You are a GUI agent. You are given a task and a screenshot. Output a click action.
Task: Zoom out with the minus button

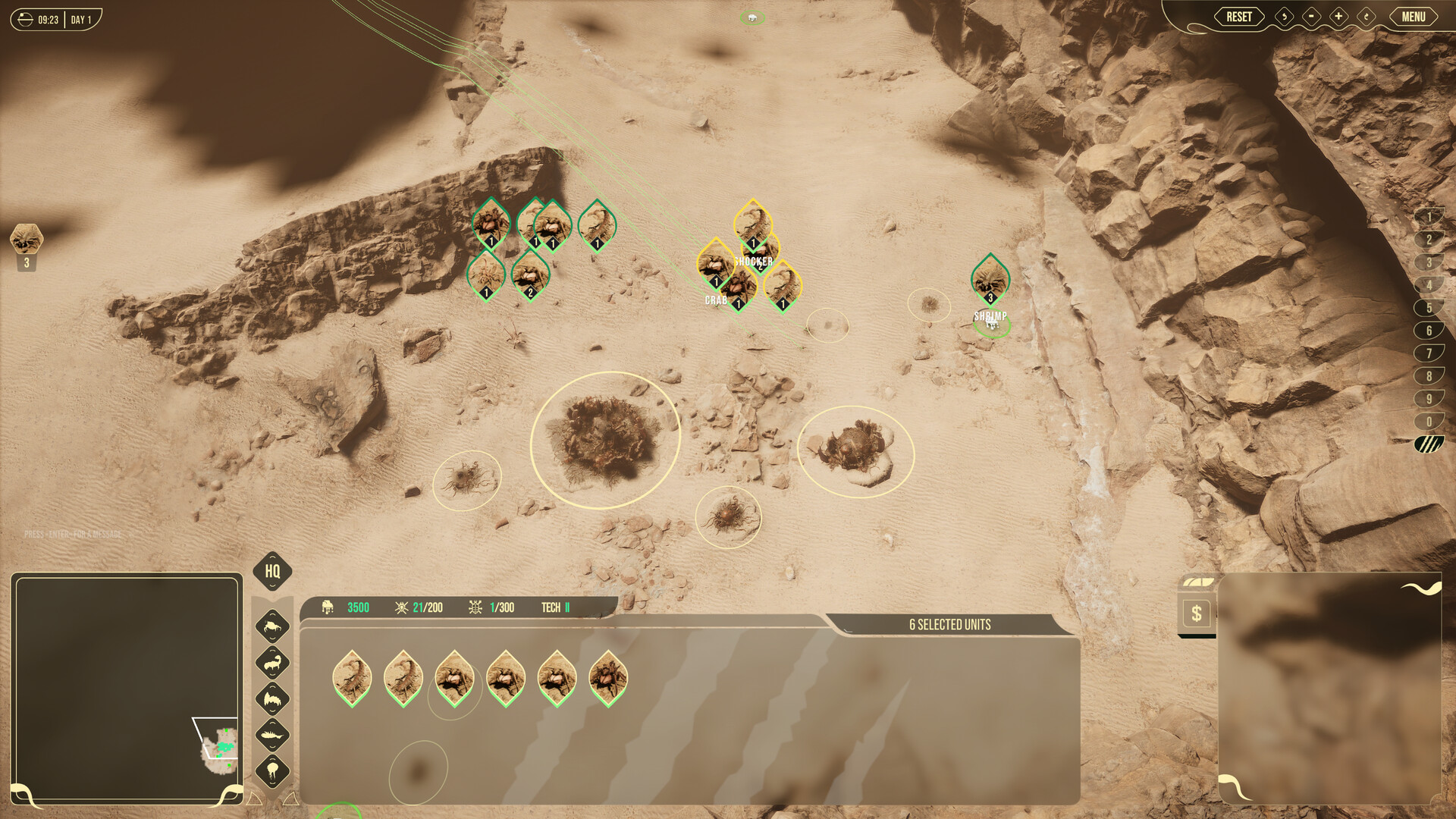tap(1311, 17)
